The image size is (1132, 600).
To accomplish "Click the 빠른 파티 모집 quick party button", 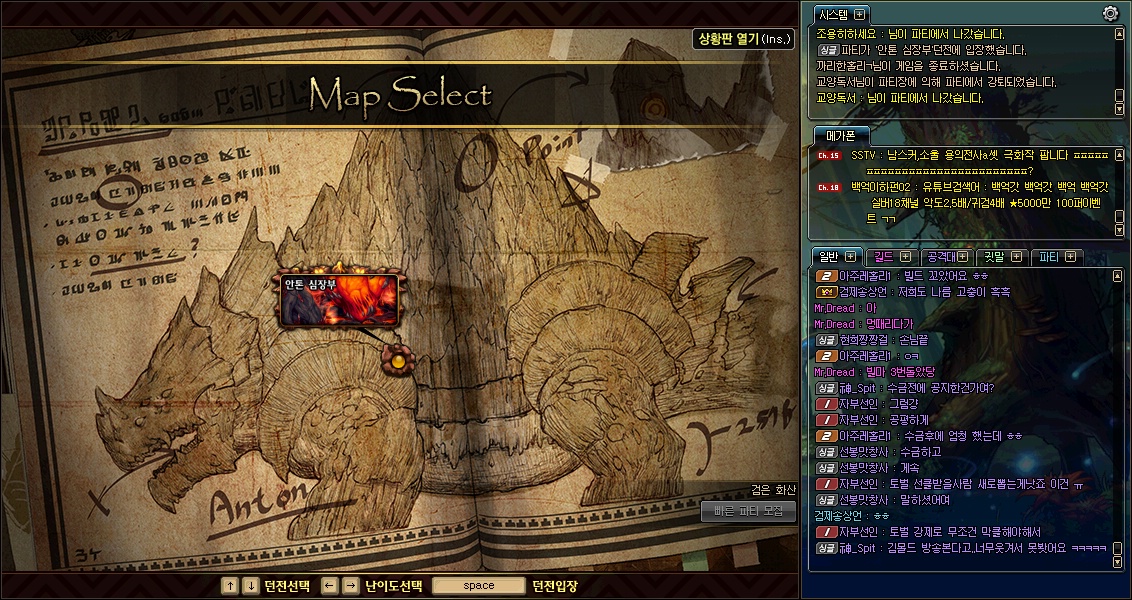I will coord(748,511).
